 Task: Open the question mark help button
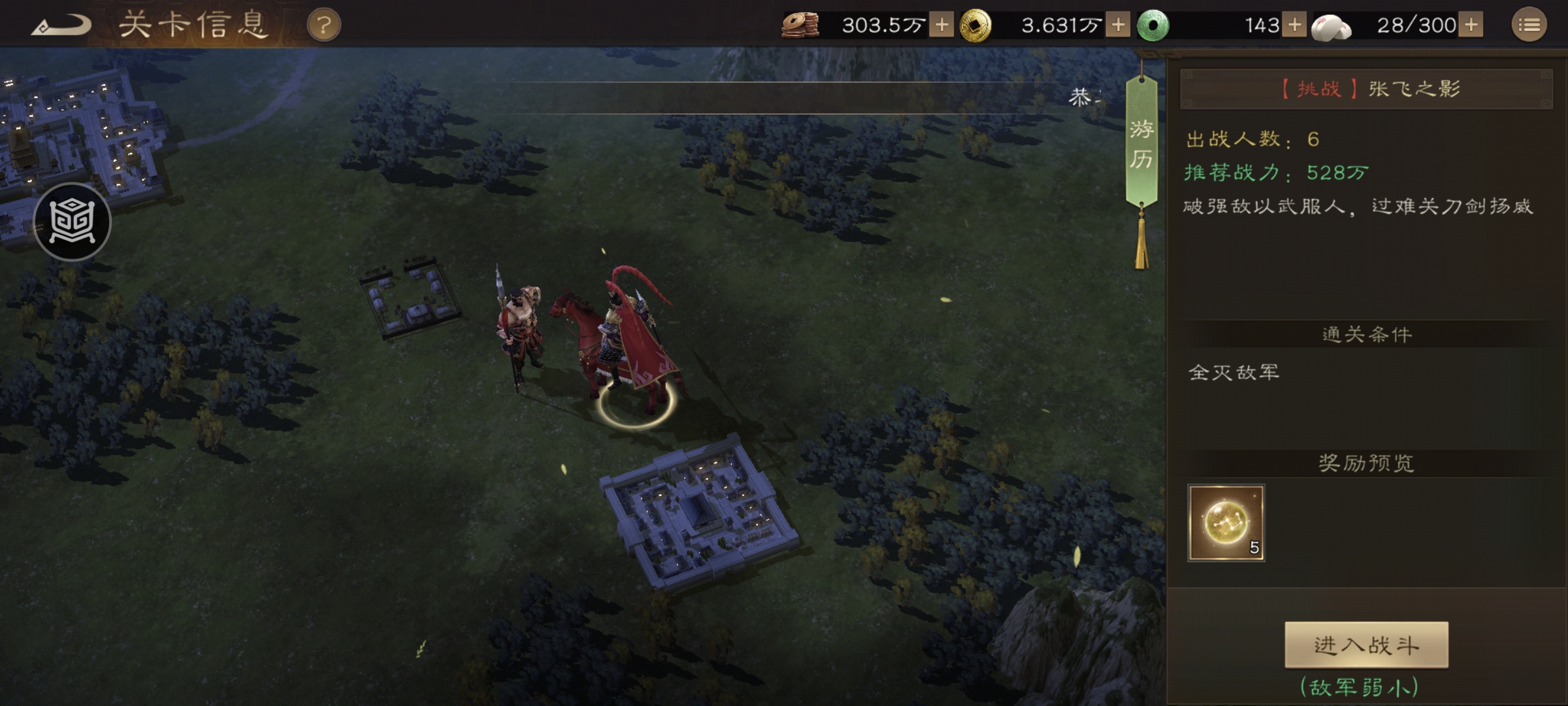click(324, 26)
